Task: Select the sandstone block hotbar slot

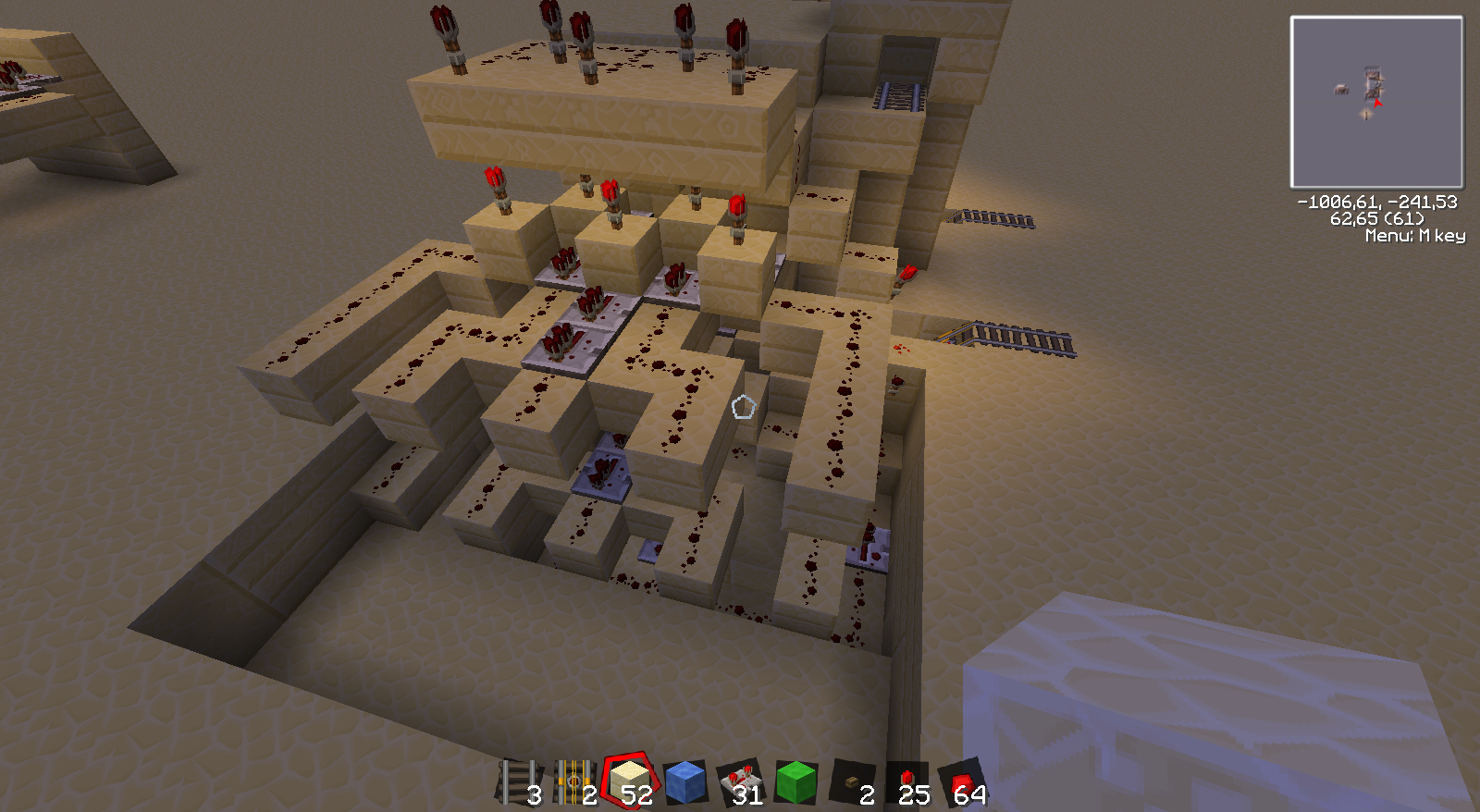Action: pyautogui.click(x=630, y=781)
